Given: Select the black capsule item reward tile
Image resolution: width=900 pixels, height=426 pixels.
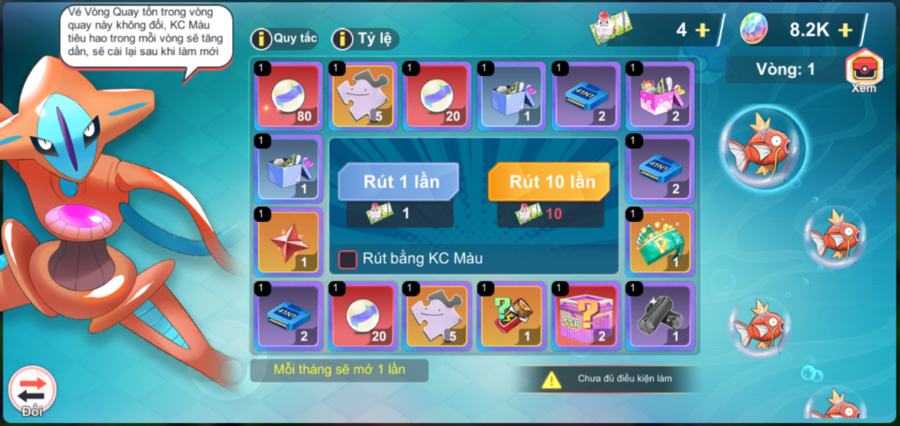Looking at the screenshot, I should (659, 316).
